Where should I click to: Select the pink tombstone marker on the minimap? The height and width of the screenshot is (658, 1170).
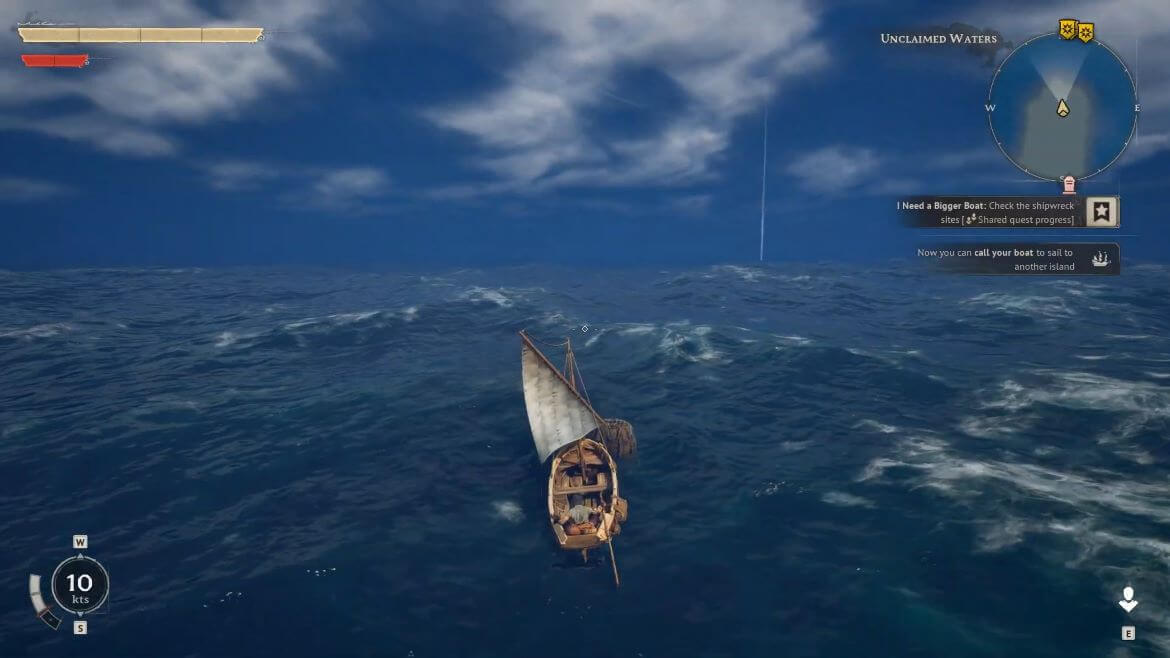(x=1069, y=184)
